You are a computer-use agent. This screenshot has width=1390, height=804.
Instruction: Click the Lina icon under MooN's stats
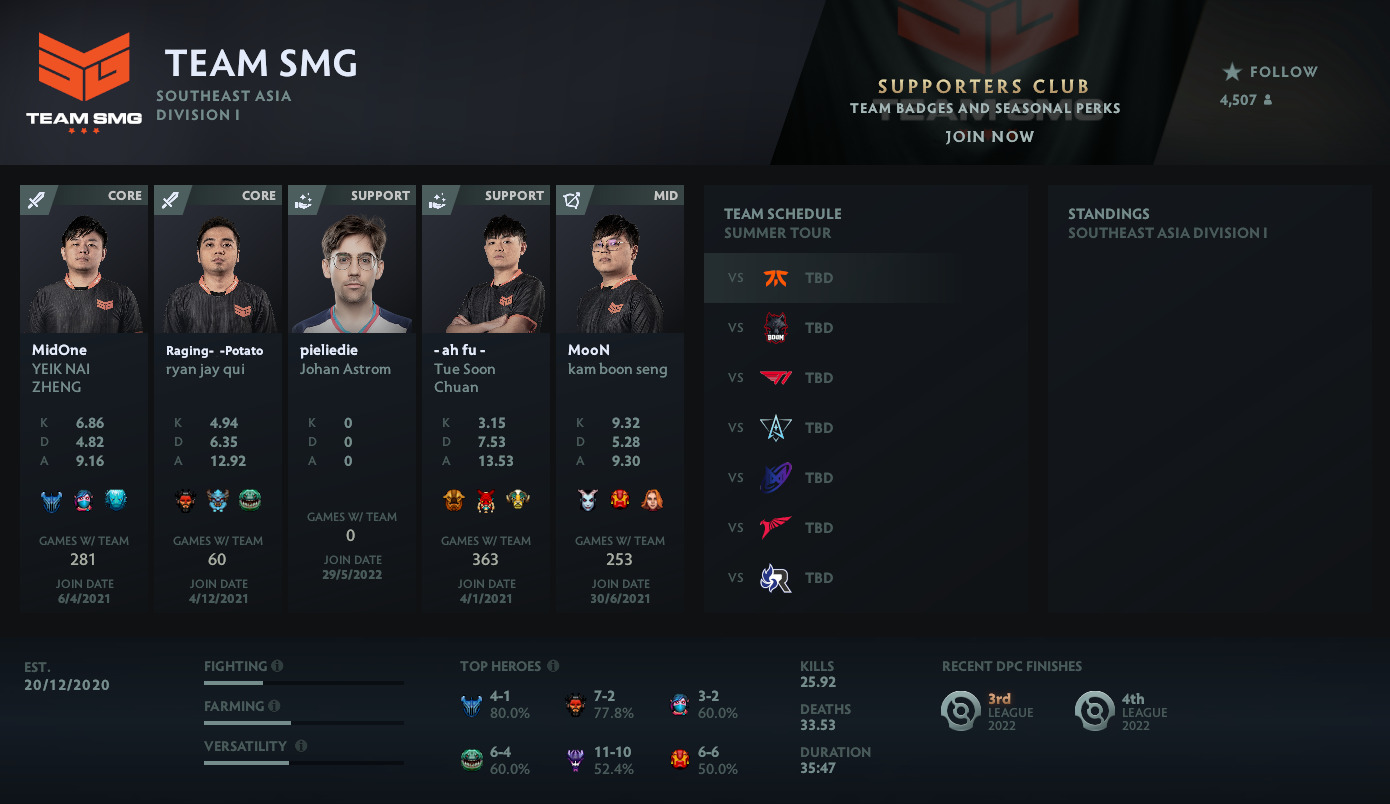pyautogui.click(x=652, y=500)
